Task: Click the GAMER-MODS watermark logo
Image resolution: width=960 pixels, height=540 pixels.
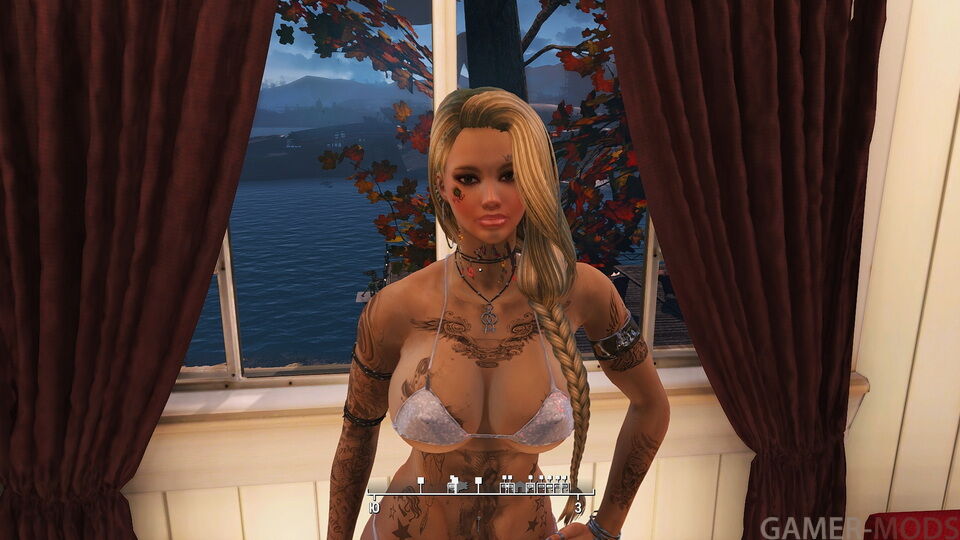Action: point(858,526)
